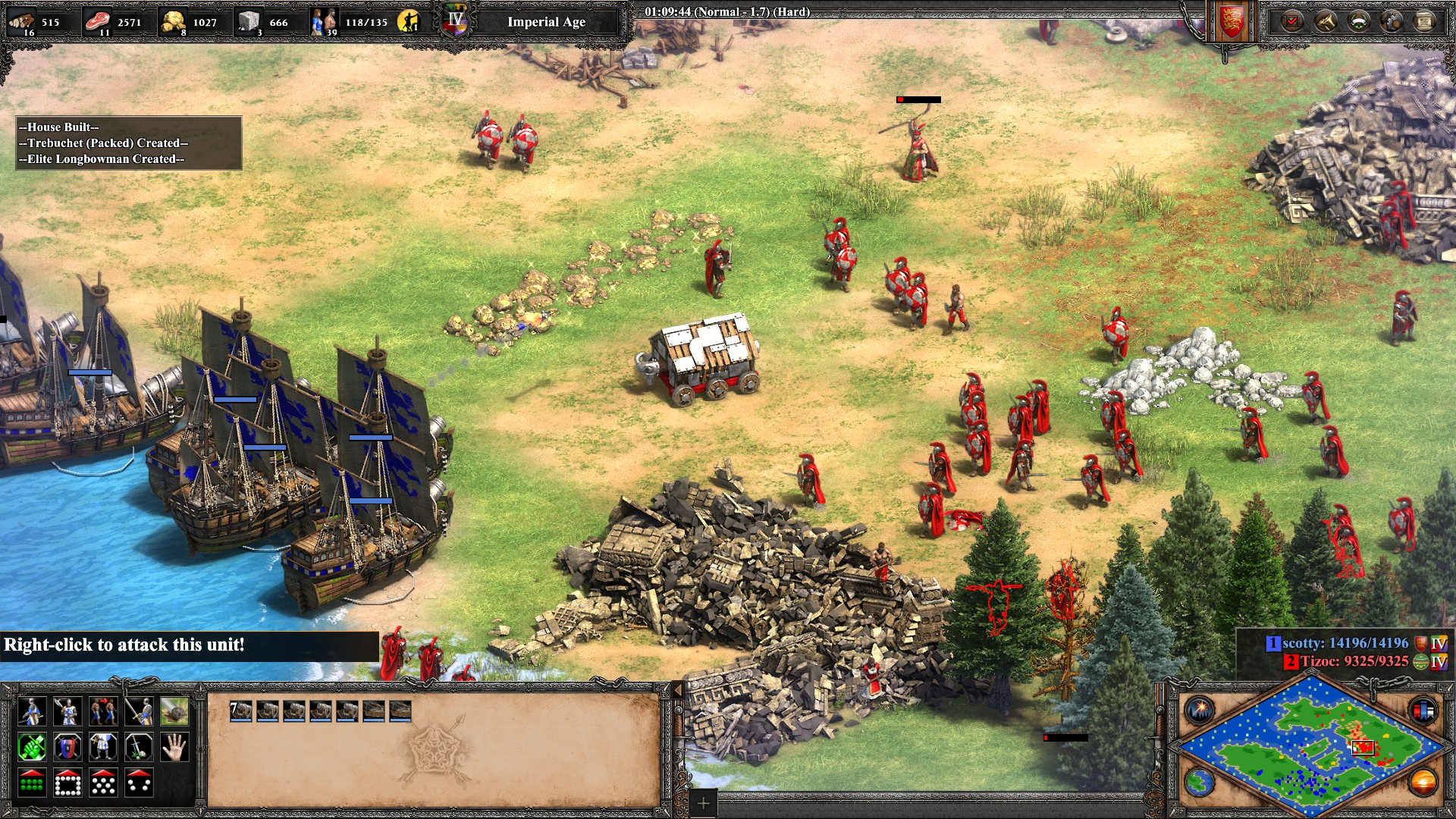1456x819 pixels.
Task: Choose the Box formation icon
Action: coord(67,783)
